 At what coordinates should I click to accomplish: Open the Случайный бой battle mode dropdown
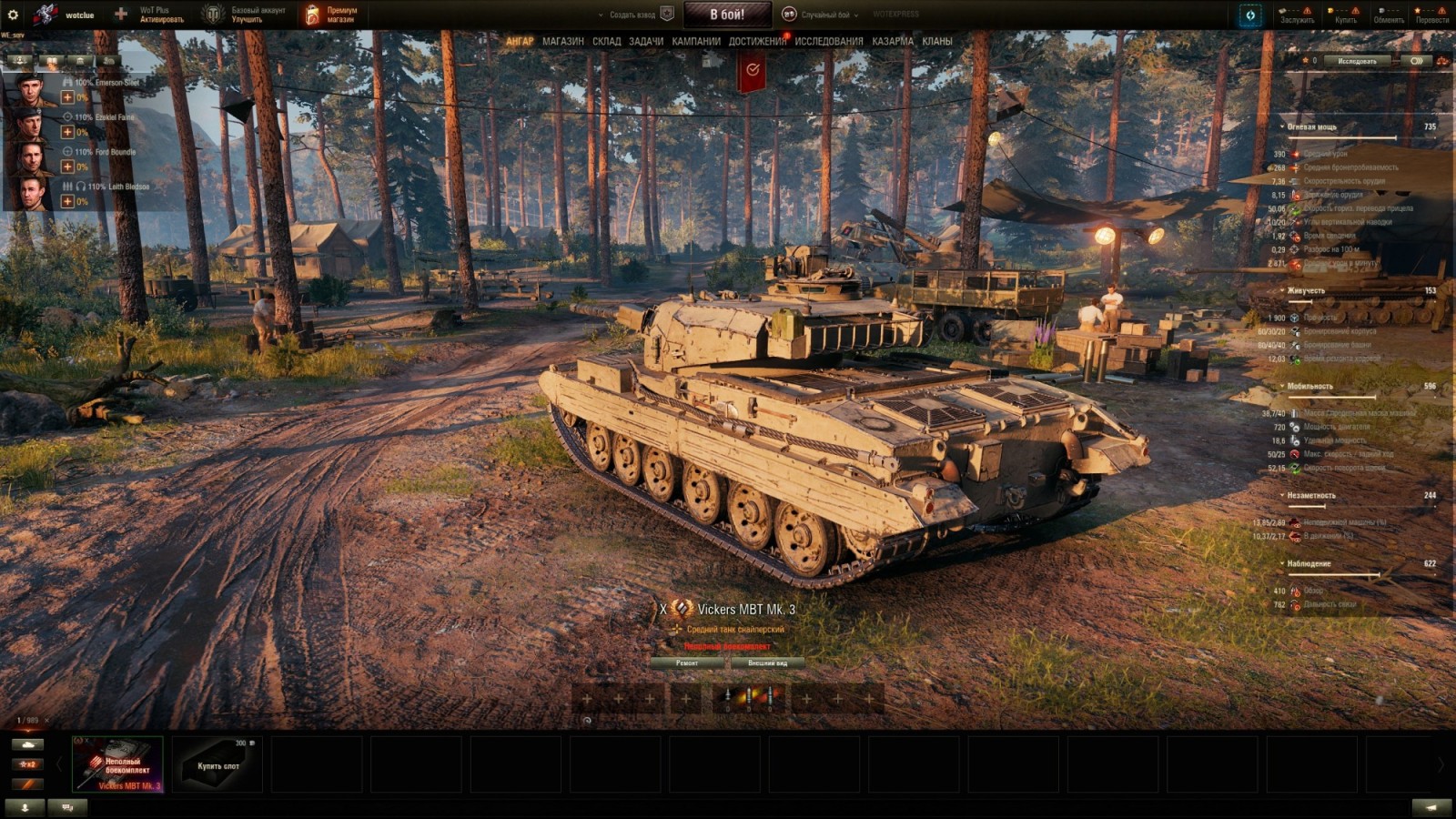tap(856, 15)
